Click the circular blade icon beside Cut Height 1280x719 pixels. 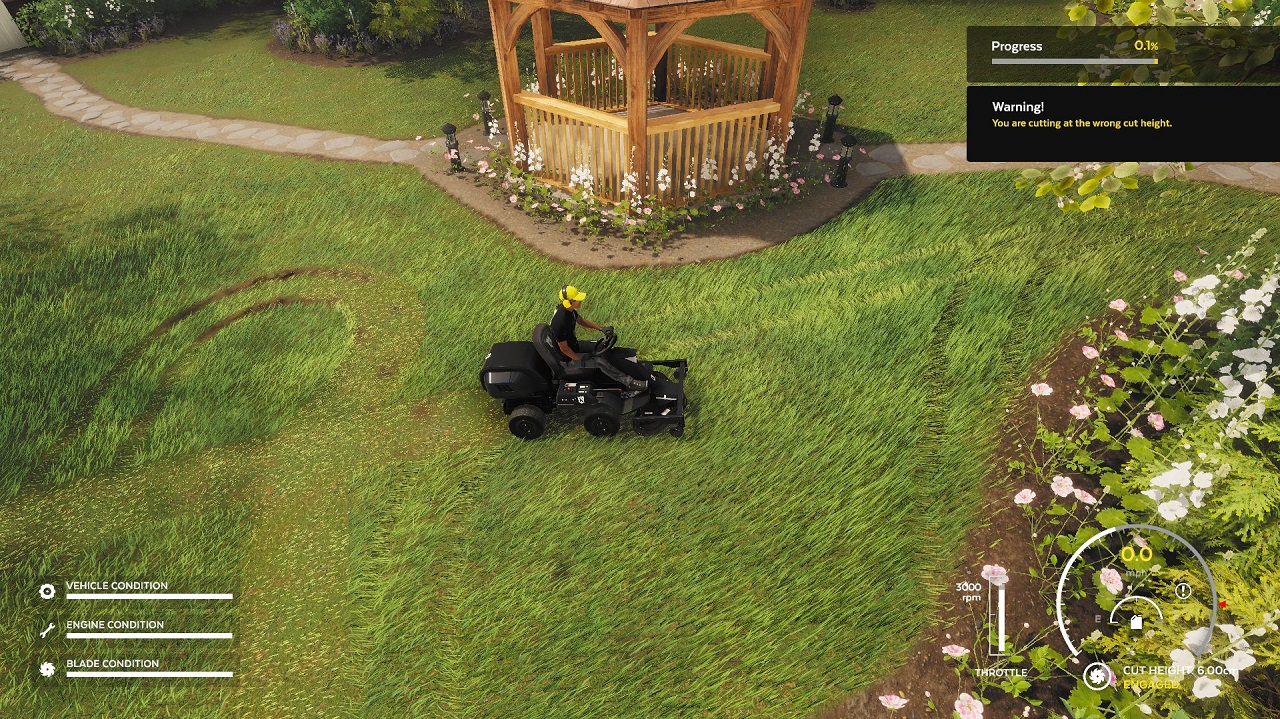(x=1097, y=676)
